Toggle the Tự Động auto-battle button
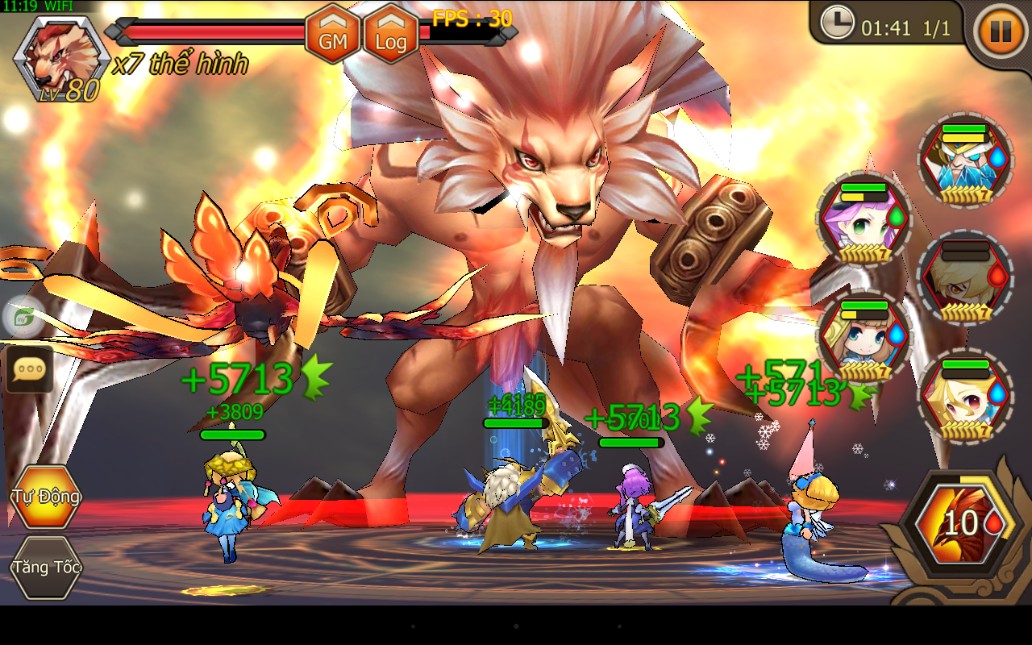This screenshot has width=1032, height=645. tap(45, 497)
